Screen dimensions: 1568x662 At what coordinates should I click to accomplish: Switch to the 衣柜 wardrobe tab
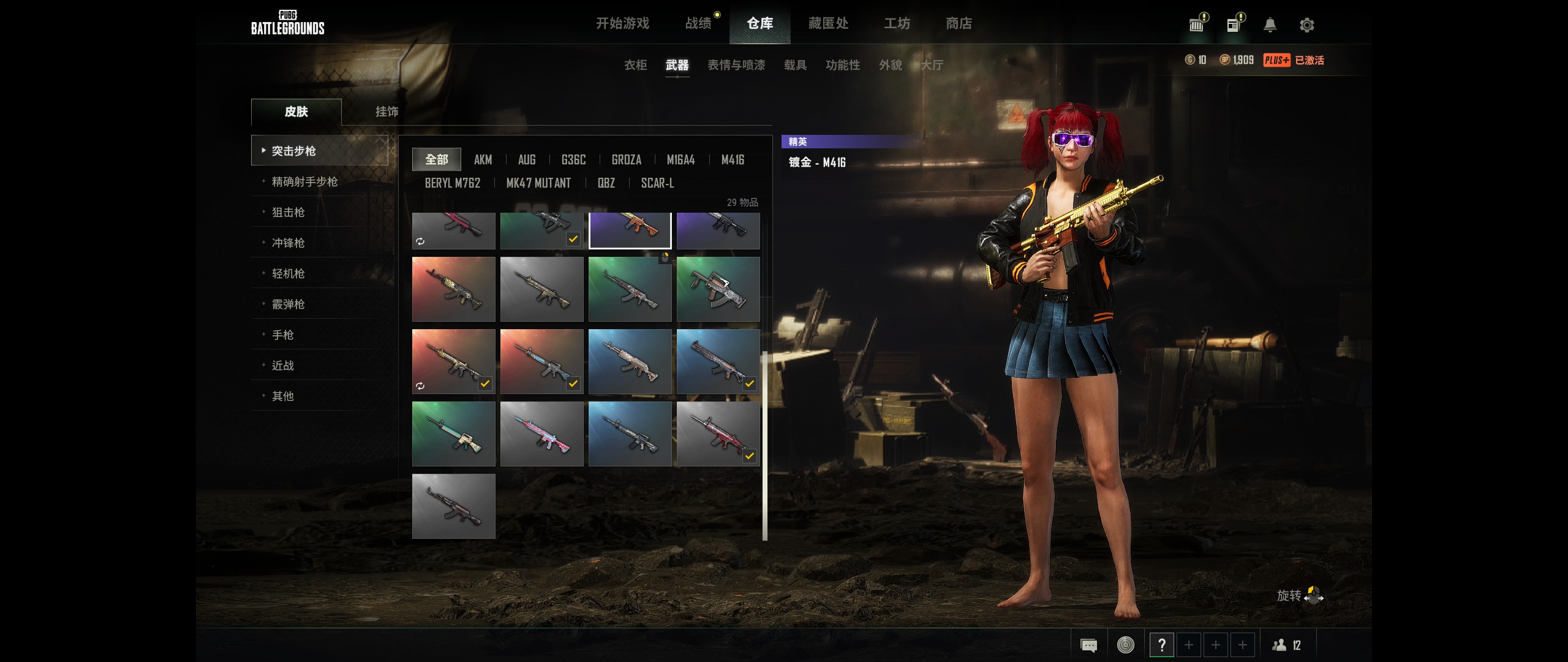click(x=635, y=65)
